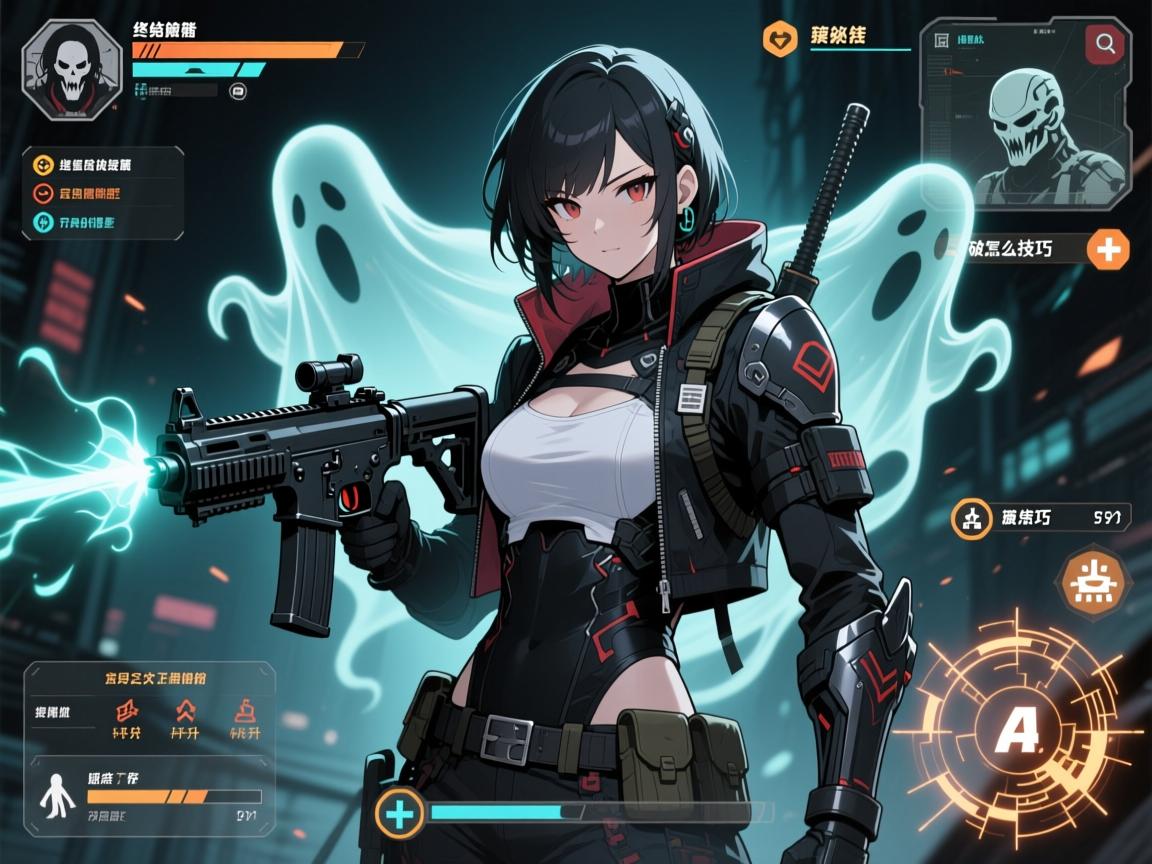Click the small round icon under the bars
1152x864 pixels.
tap(238, 91)
